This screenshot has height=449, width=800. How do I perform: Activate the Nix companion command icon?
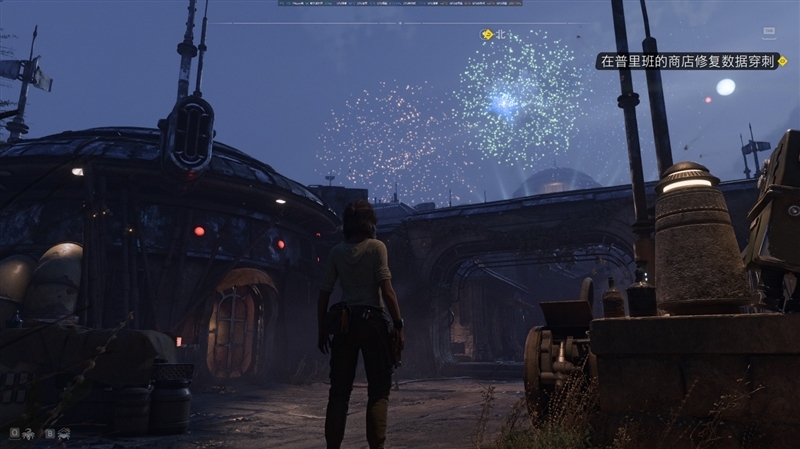point(29,433)
